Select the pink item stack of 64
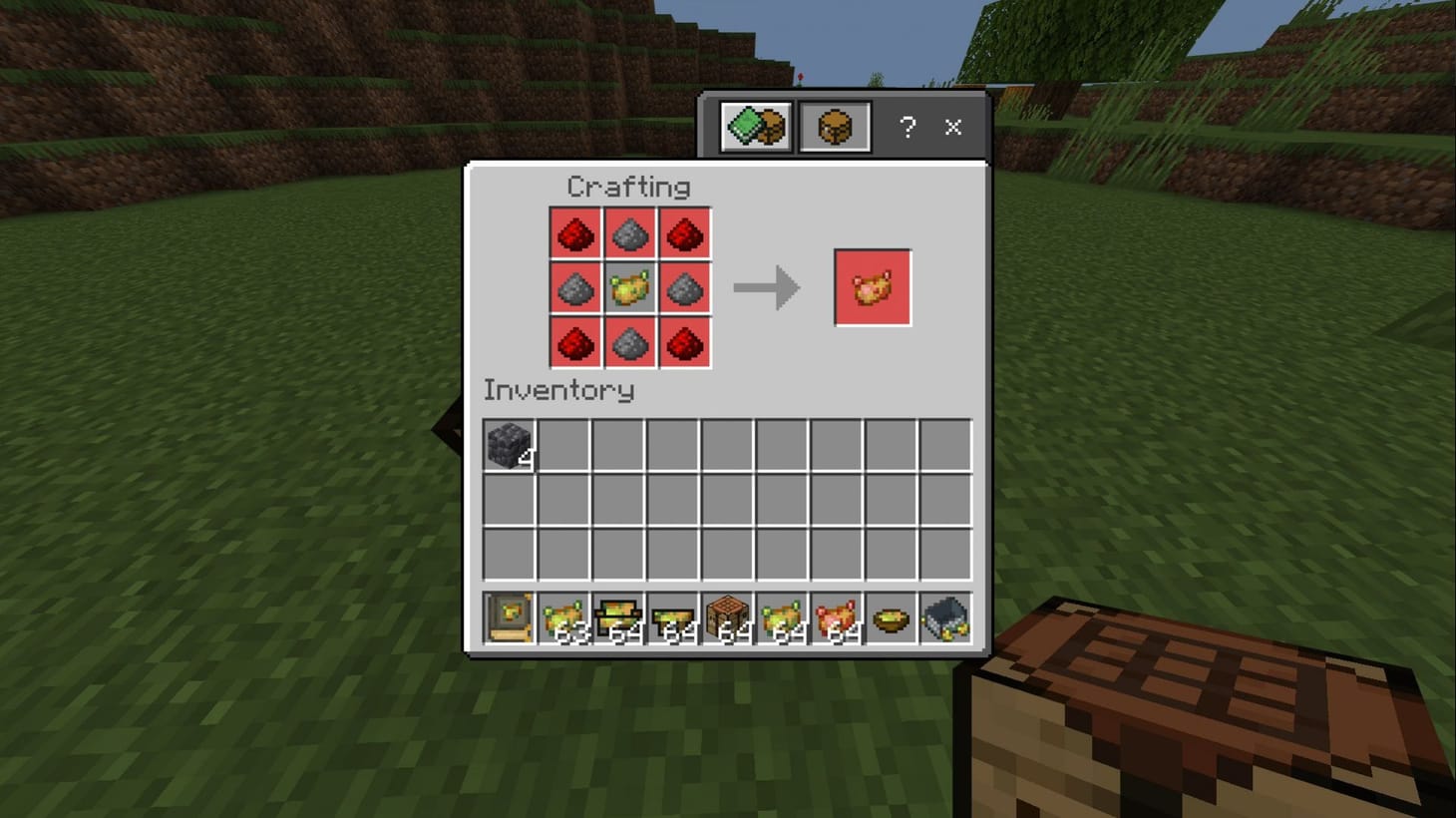 (x=836, y=616)
